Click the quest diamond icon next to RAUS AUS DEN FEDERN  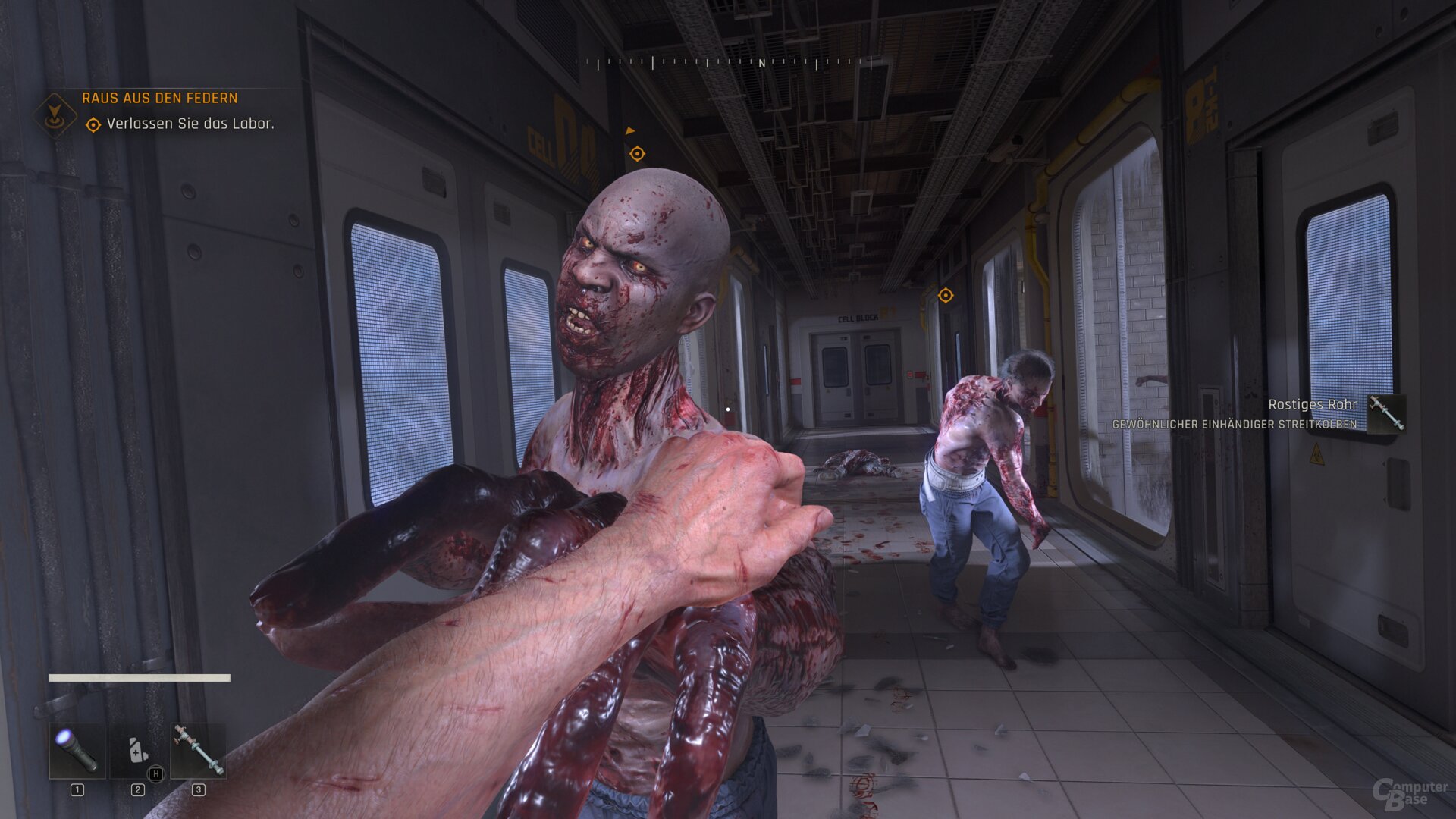(x=55, y=113)
